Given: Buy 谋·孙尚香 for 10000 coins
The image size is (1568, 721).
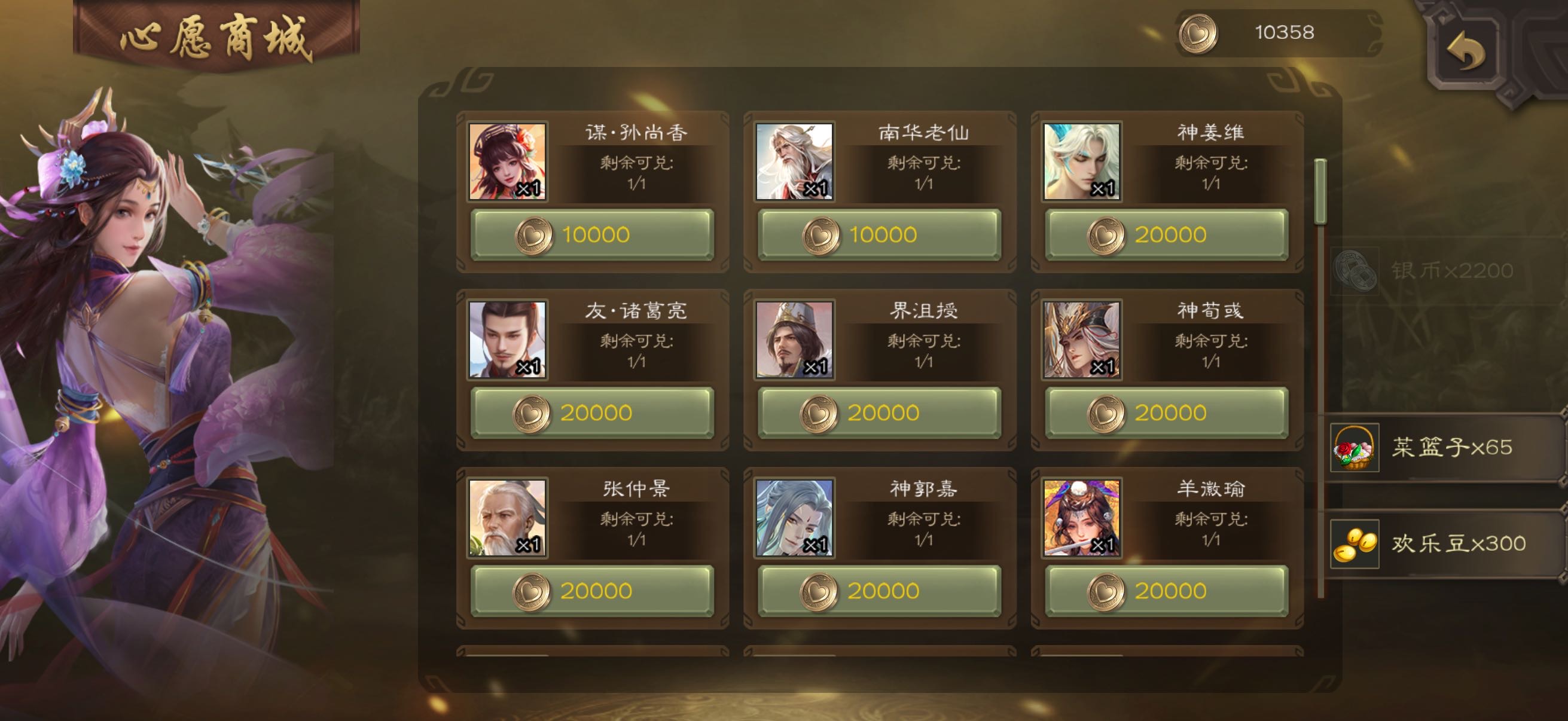Looking at the screenshot, I should [591, 235].
